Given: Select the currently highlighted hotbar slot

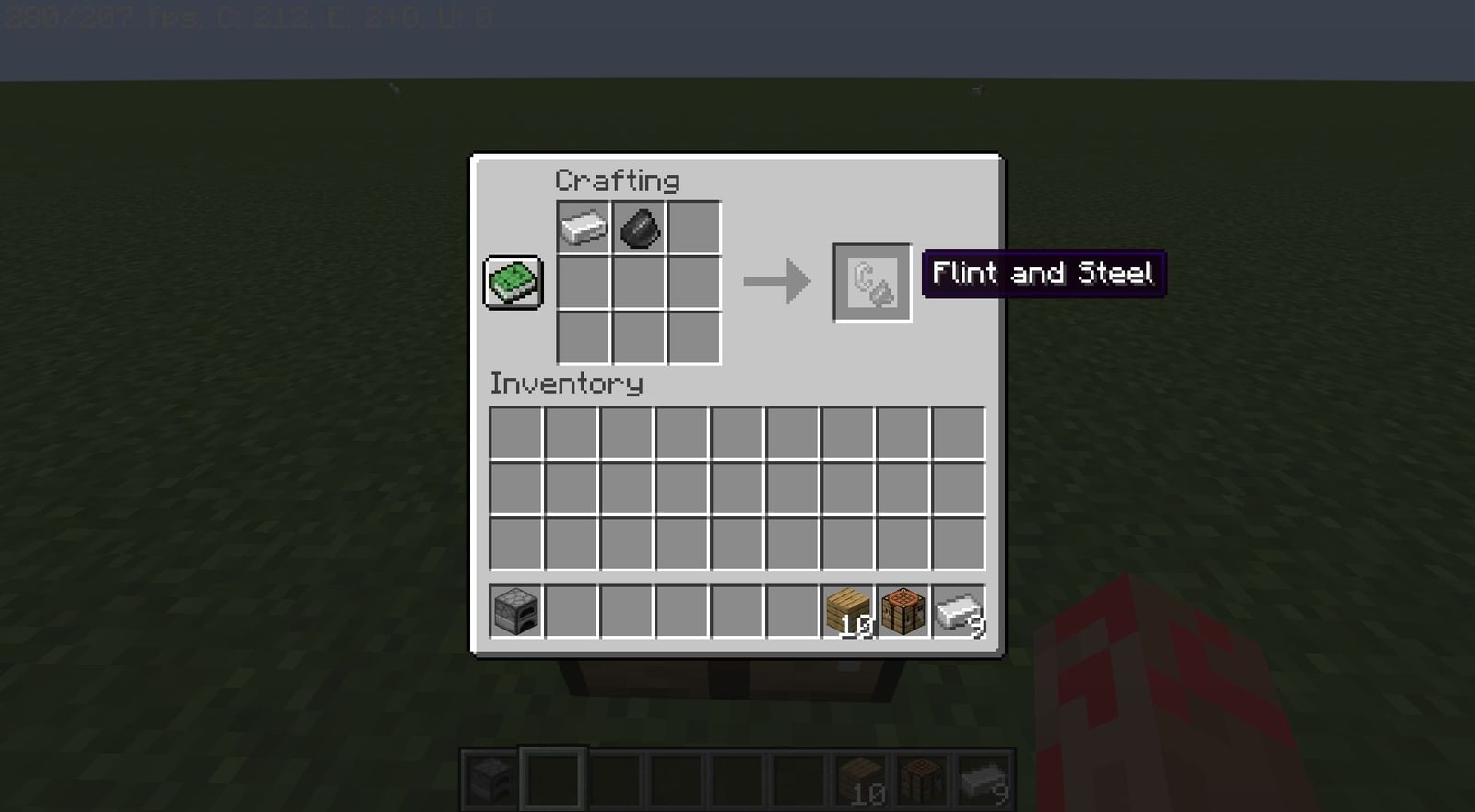Looking at the screenshot, I should 553,777.
